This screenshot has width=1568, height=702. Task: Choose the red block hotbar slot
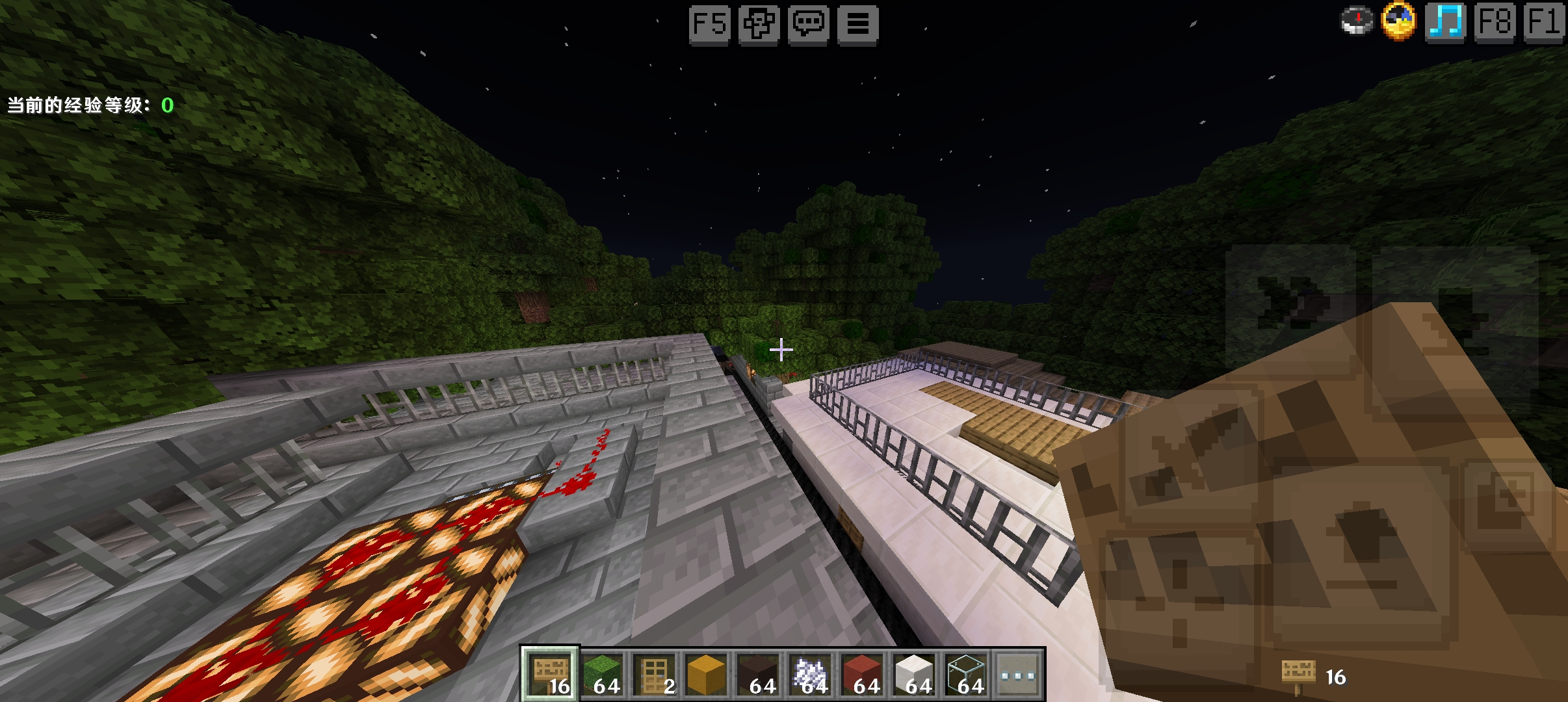[862, 675]
